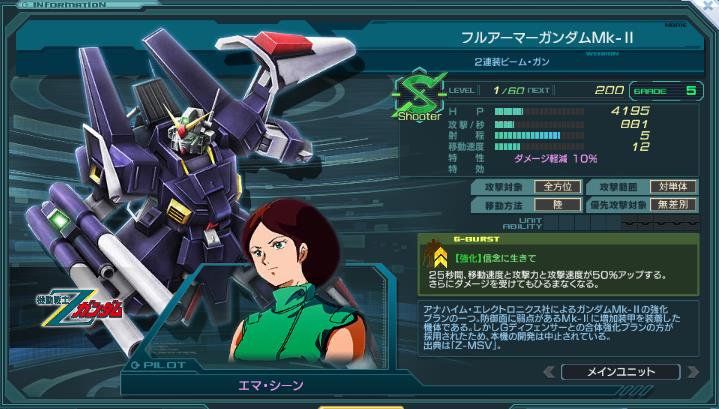Go to next unit with right arrow

pos(693,372)
